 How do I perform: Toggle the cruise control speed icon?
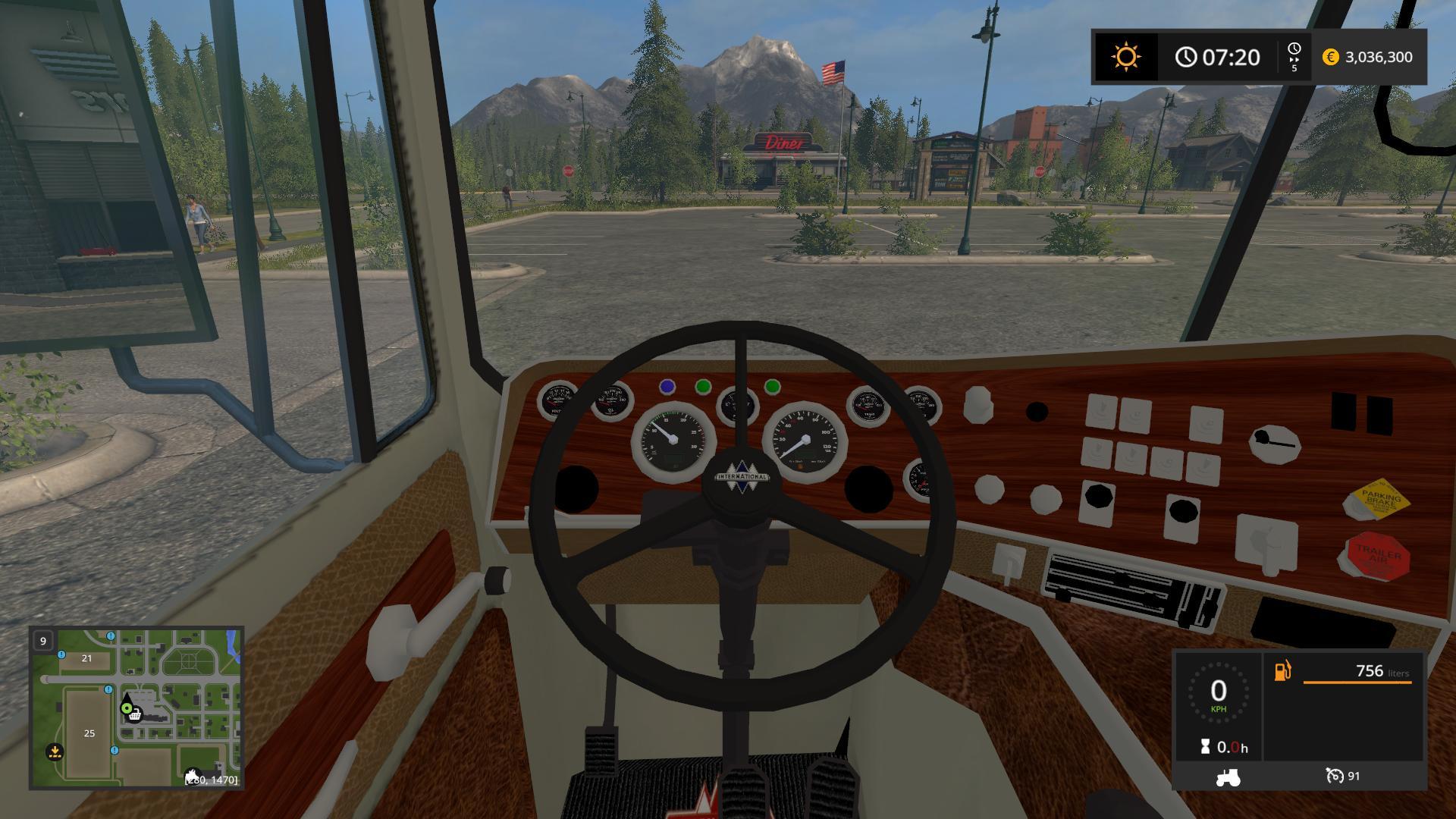point(1335,776)
